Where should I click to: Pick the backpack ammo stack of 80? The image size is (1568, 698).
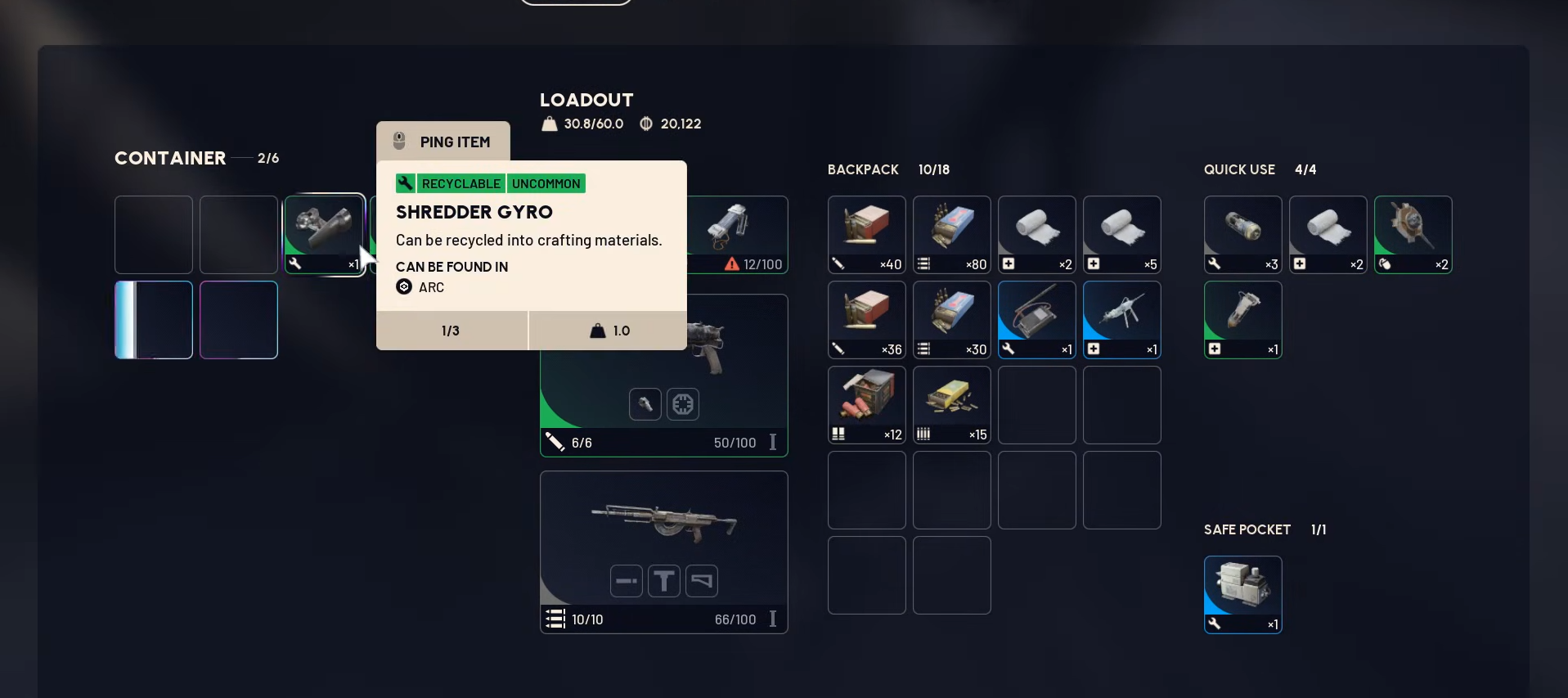click(x=951, y=234)
